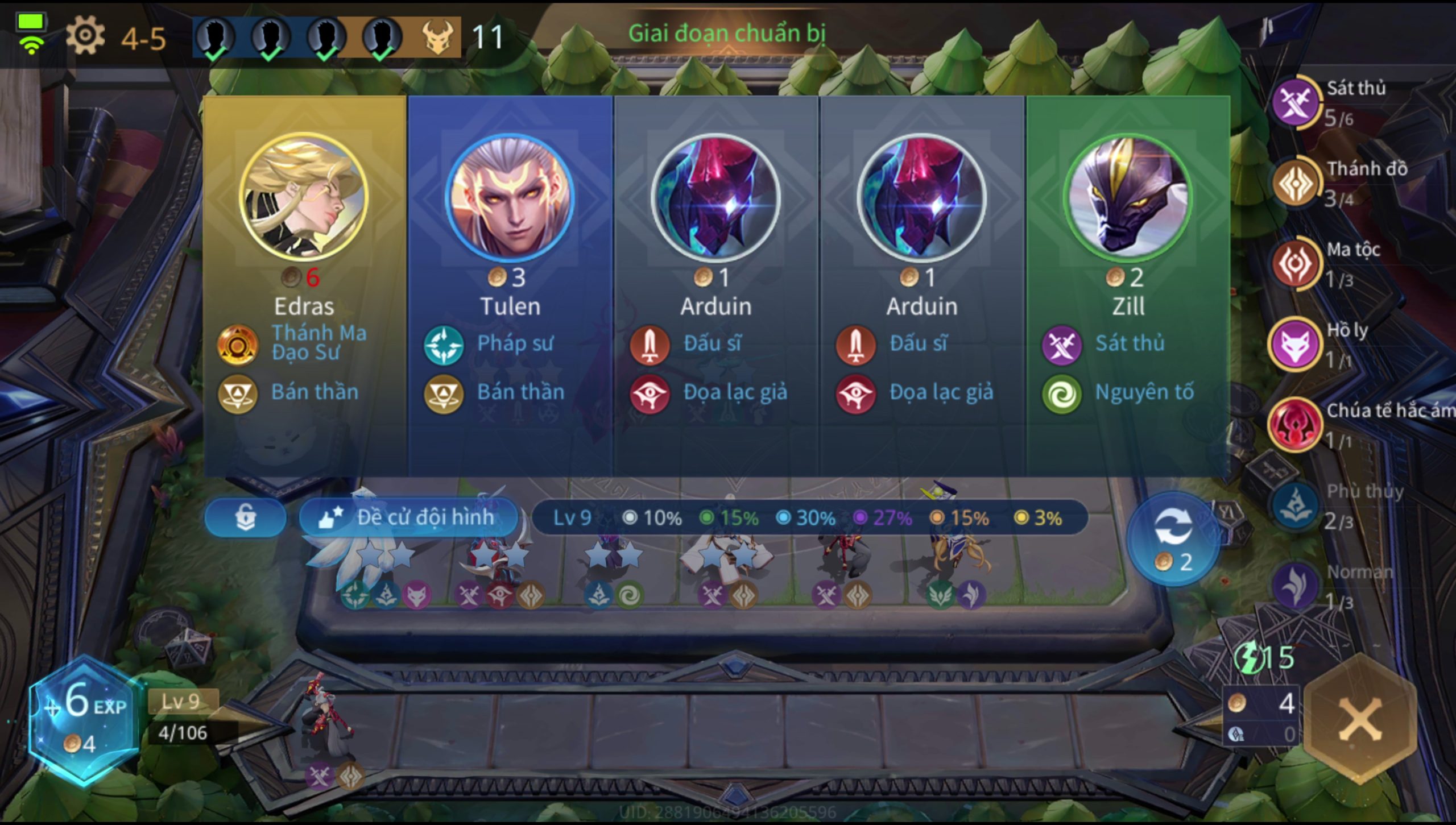Select the Zill hero card
Screen dimensions: 1456x825
click(x=1128, y=284)
